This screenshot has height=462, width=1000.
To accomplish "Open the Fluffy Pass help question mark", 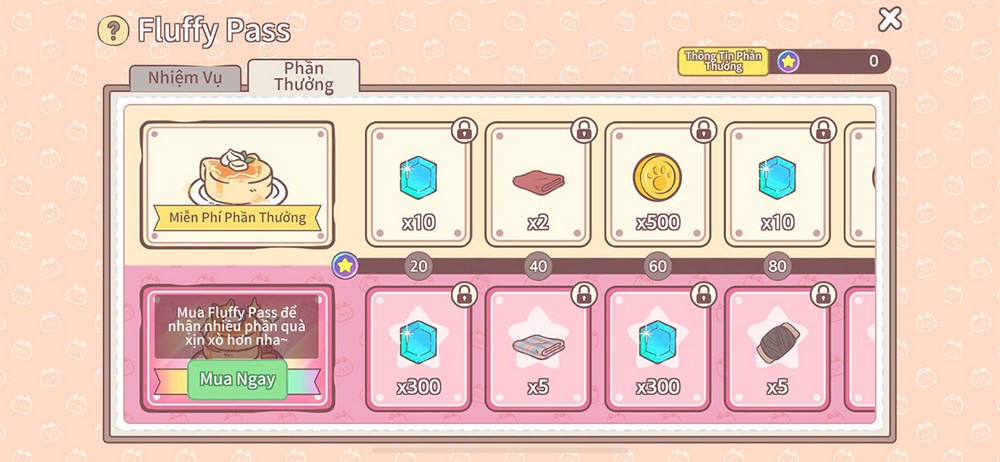I will click(x=113, y=30).
